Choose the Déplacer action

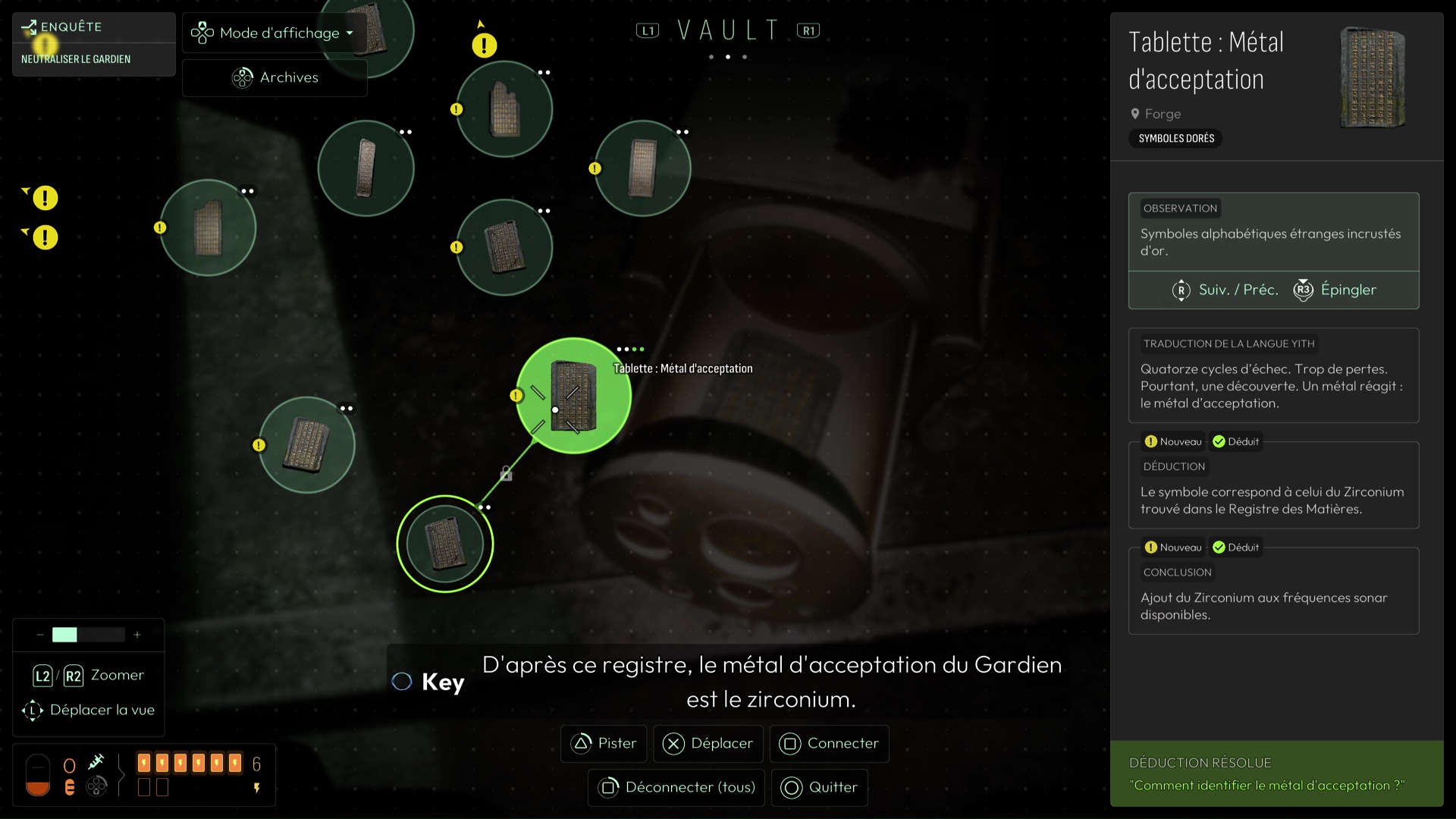[708, 743]
